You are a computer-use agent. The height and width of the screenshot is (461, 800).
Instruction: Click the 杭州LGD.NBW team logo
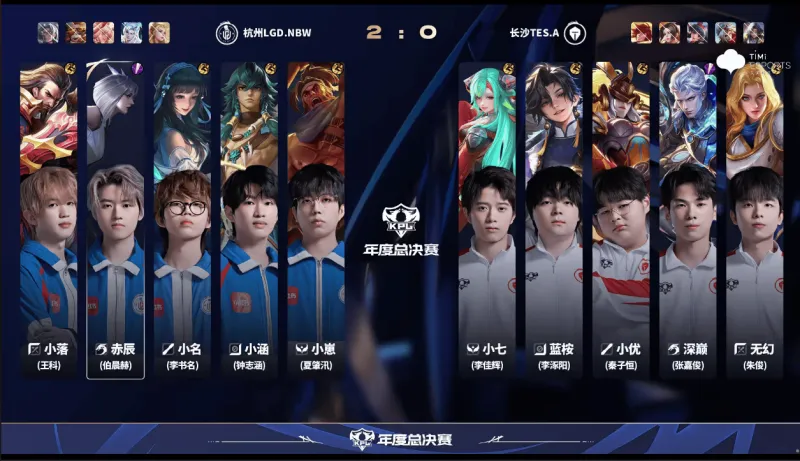pos(225,32)
